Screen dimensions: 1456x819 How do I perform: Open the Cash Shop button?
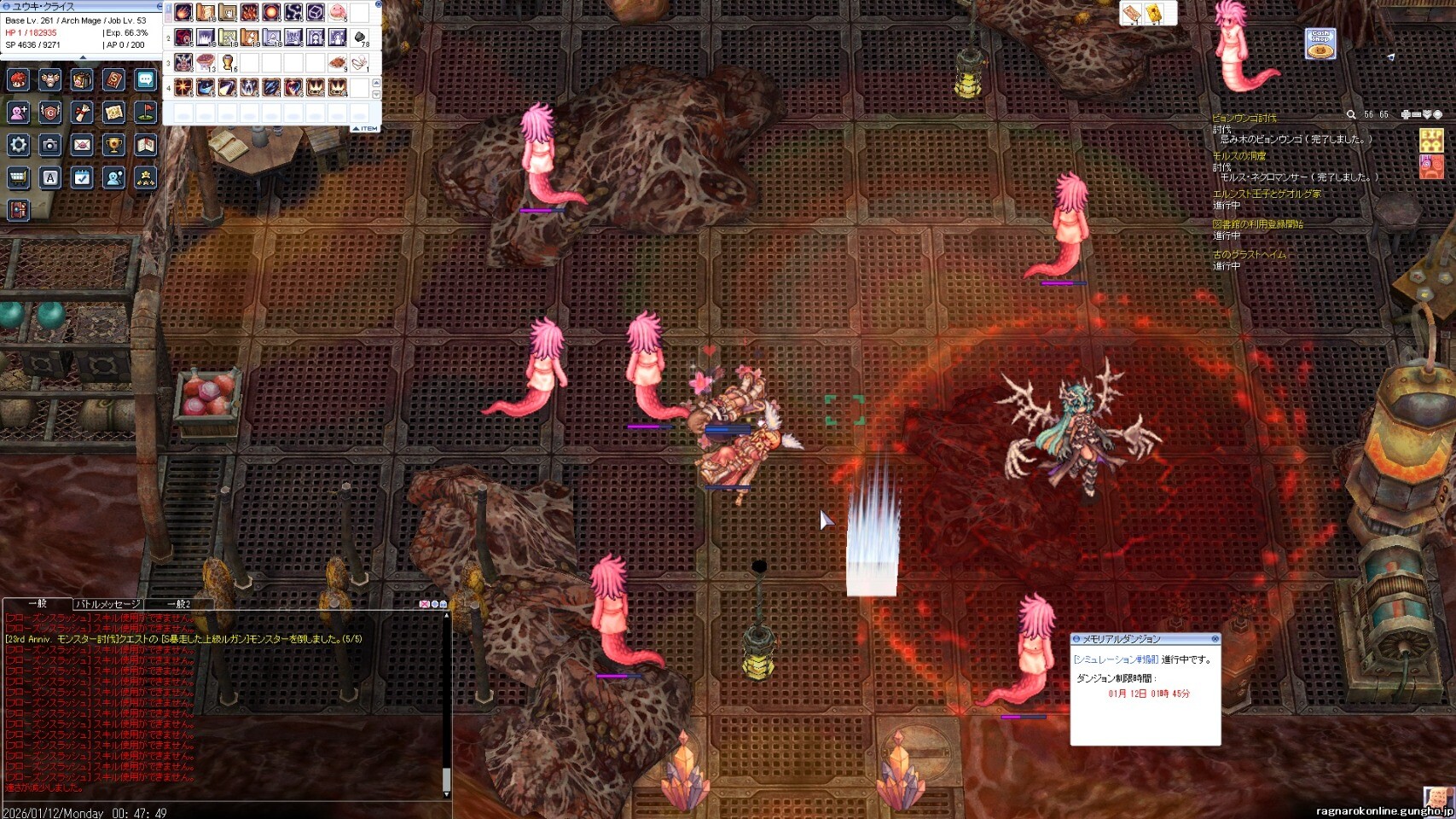coord(1320,44)
